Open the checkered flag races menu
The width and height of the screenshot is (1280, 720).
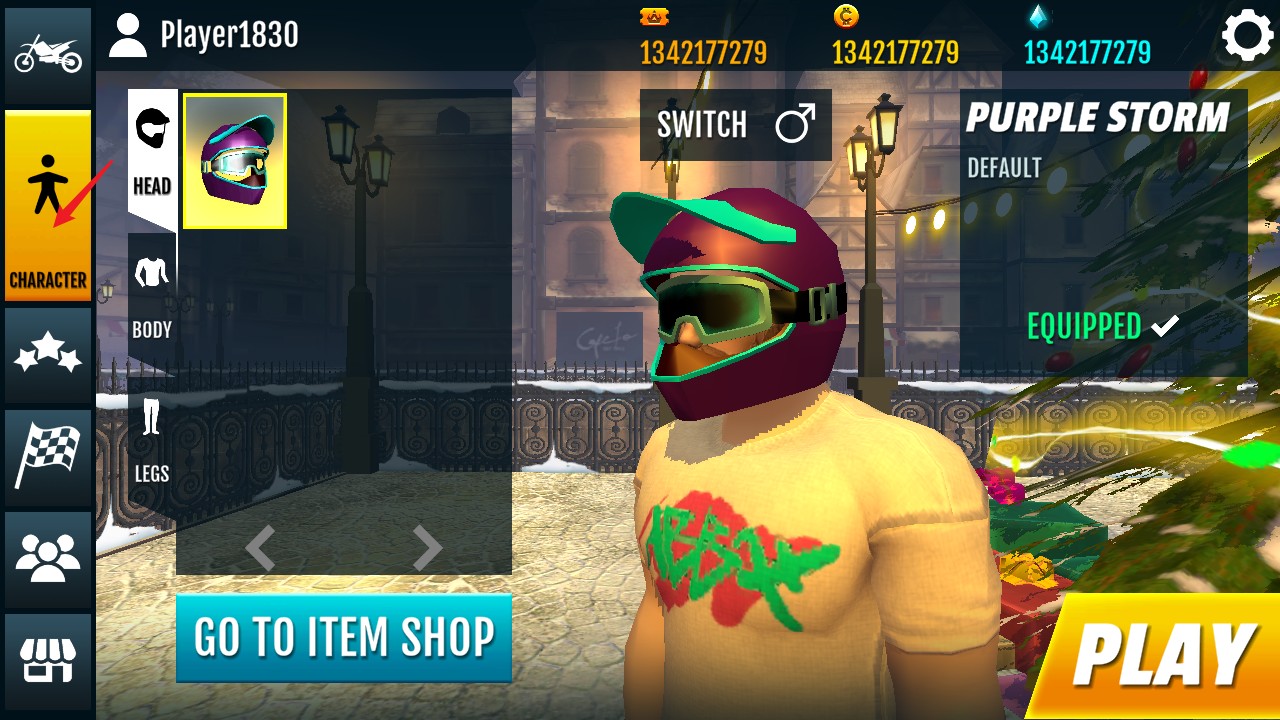(x=47, y=457)
